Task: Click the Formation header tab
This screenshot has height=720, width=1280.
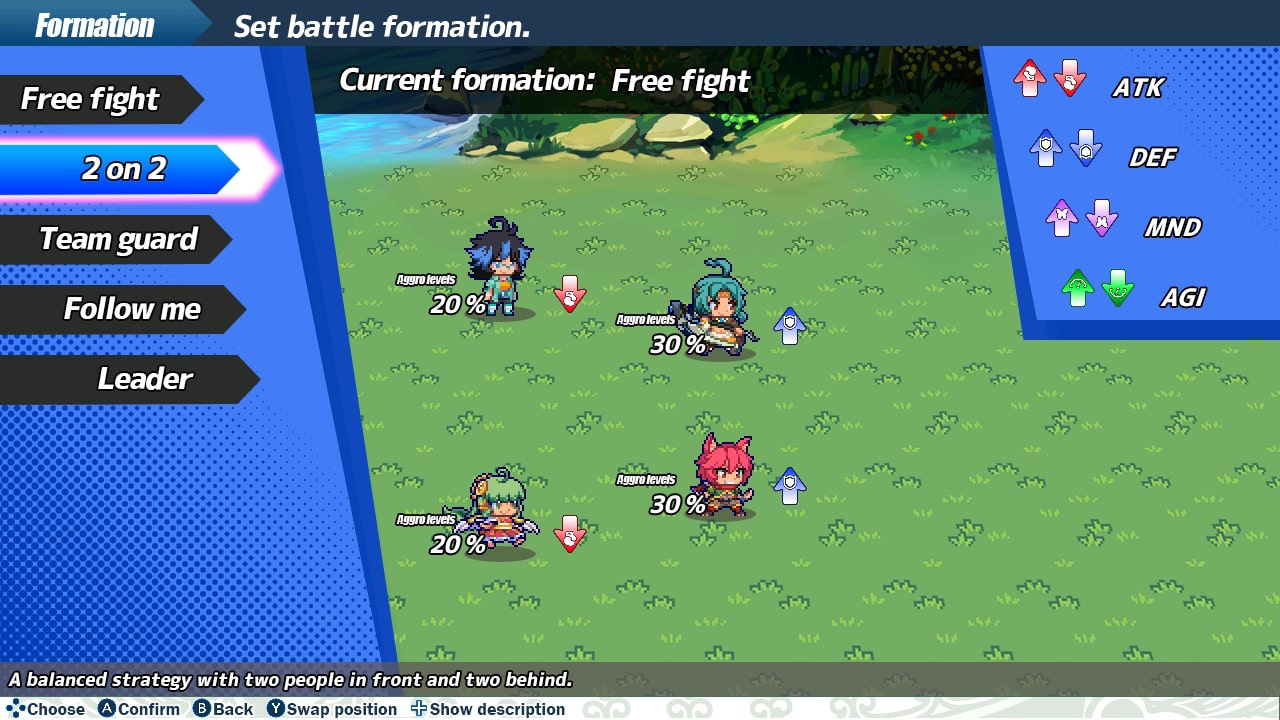Action: [95, 25]
